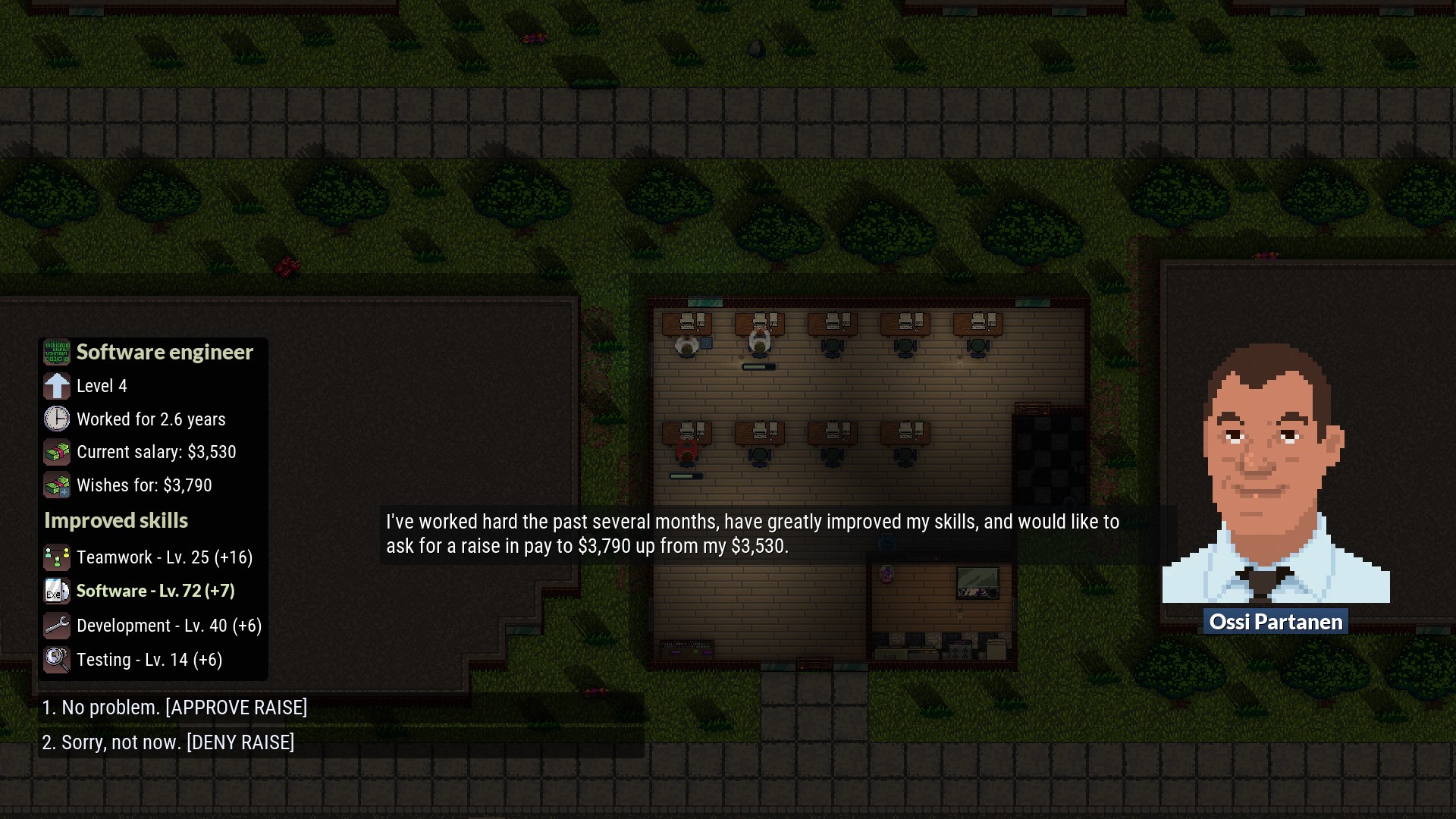Image resolution: width=1456 pixels, height=819 pixels.
Task: Click the cash icon next to Current salary
Action: click(56, 452)
